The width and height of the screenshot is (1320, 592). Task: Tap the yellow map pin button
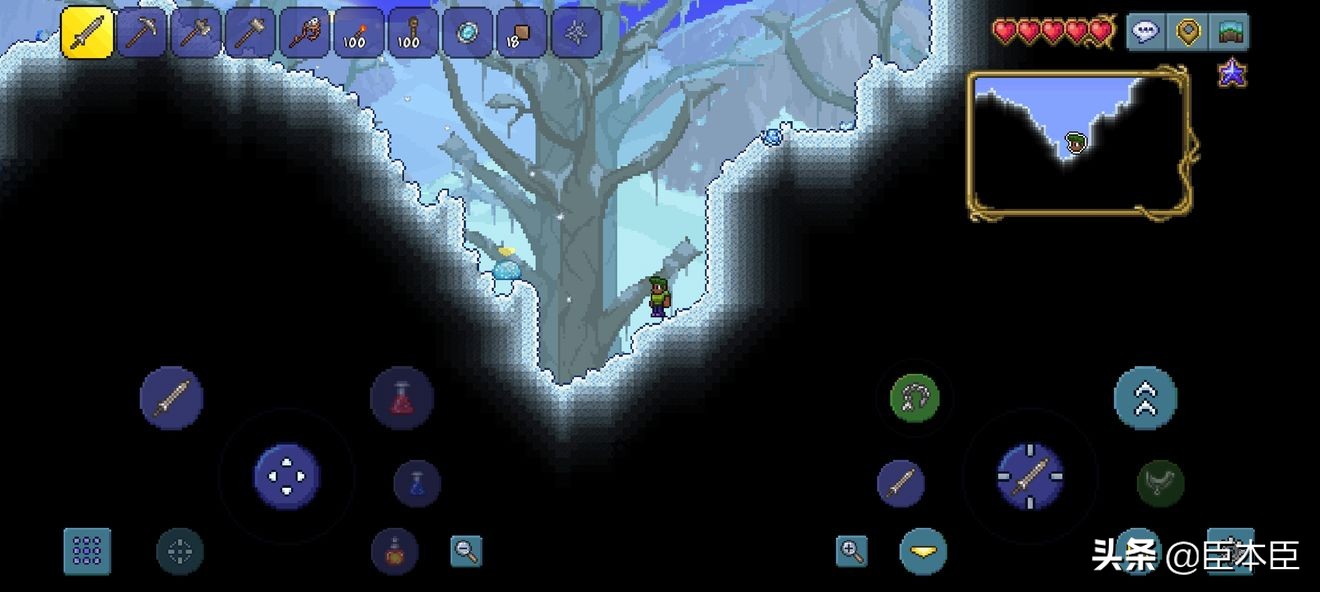[1187, 32]
